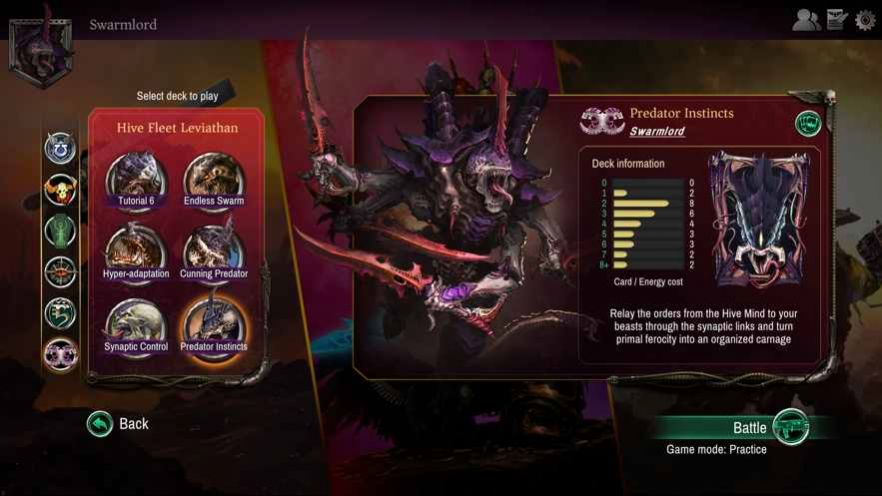Open the green Necron faction tab

click(60, 231)
